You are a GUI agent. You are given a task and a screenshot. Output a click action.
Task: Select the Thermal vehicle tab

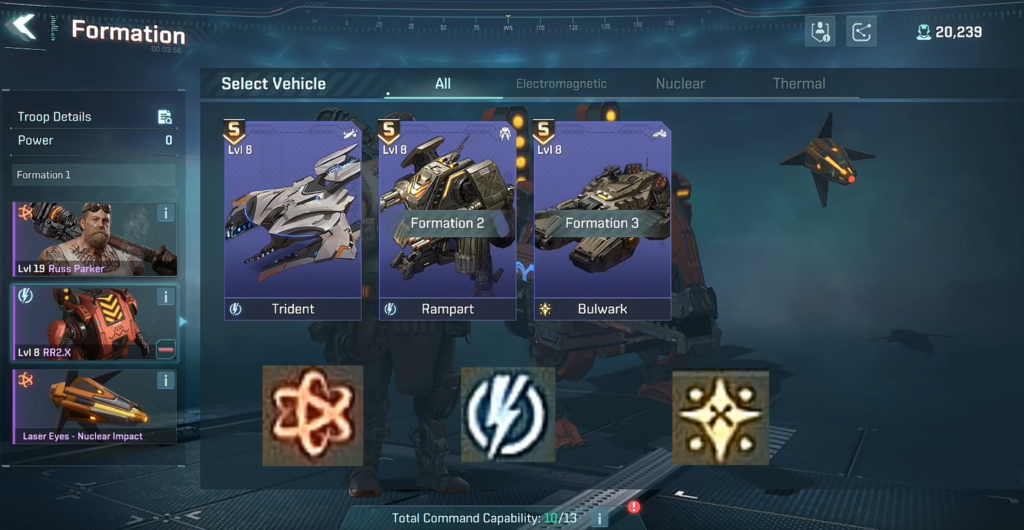pyautogui.click(x=799, y=84)
